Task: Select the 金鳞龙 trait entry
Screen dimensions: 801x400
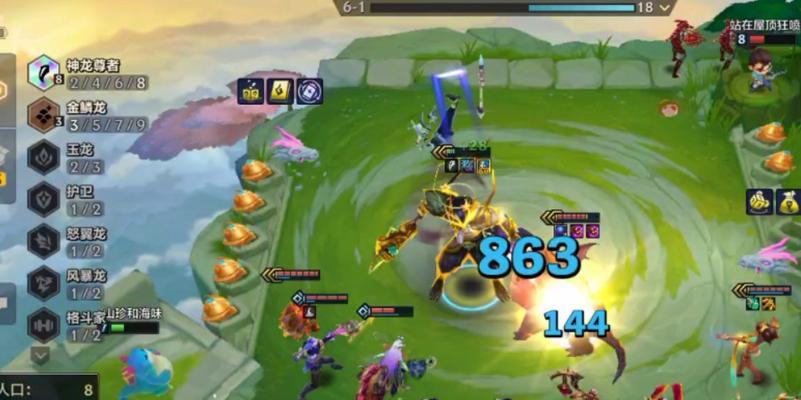Action: coord(44,115)
